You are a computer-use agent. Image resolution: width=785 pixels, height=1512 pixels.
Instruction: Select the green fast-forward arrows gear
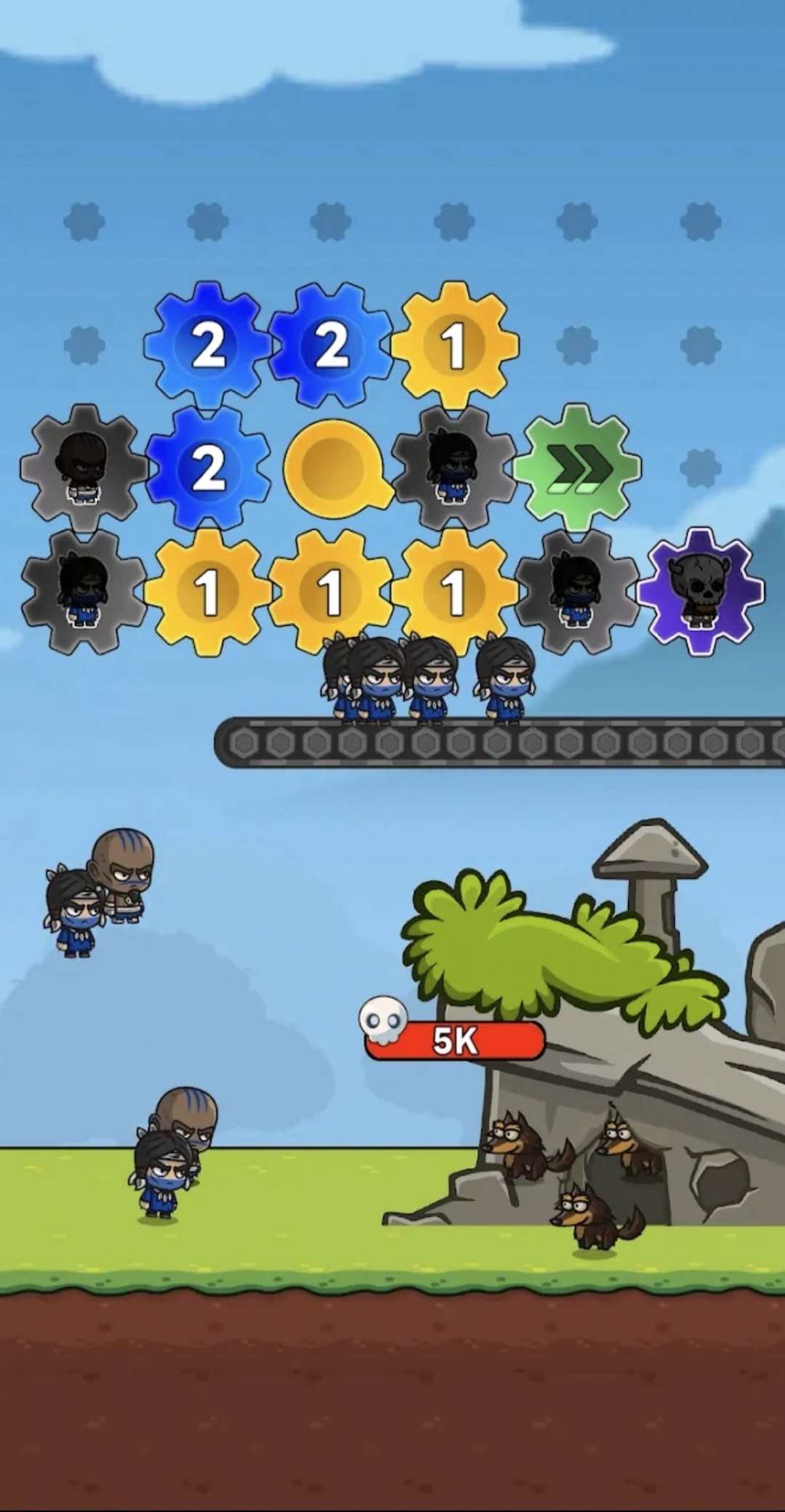click(x=577, y=467)
